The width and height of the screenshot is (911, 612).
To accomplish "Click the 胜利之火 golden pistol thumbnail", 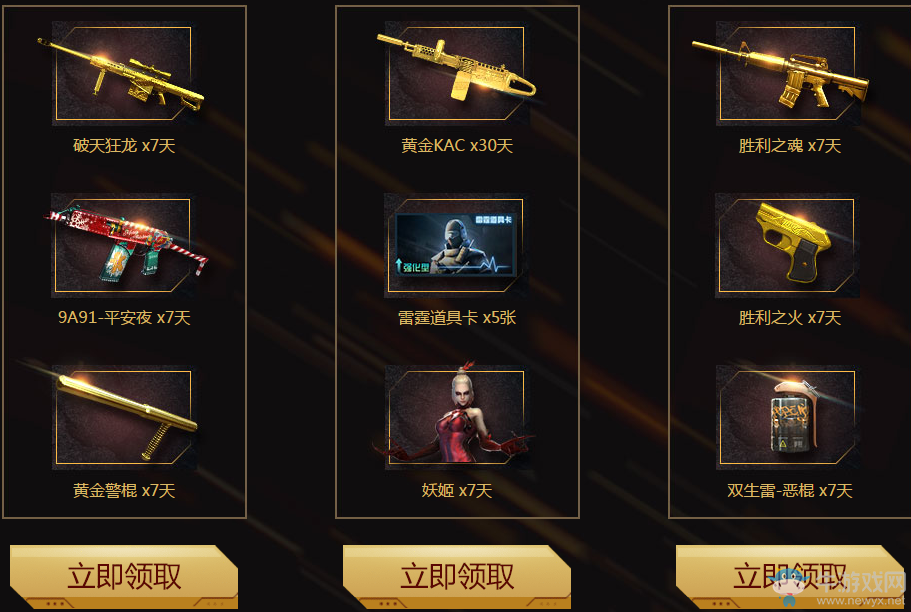I will [x=787, y=245].
